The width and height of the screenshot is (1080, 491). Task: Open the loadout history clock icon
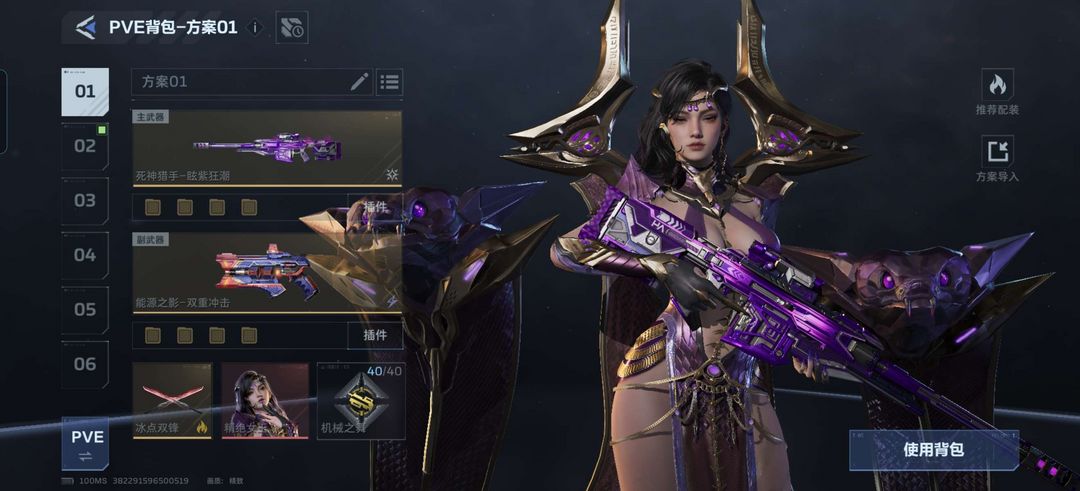[x=292, y=27]
